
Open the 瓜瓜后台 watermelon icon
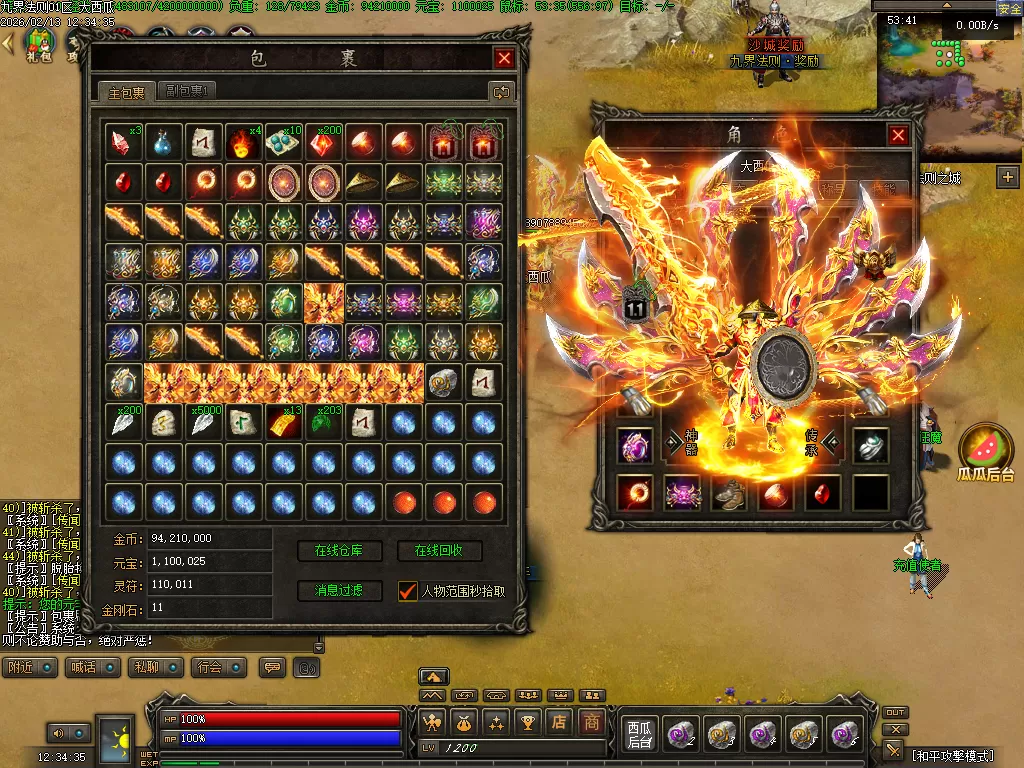tap(985, 448)
